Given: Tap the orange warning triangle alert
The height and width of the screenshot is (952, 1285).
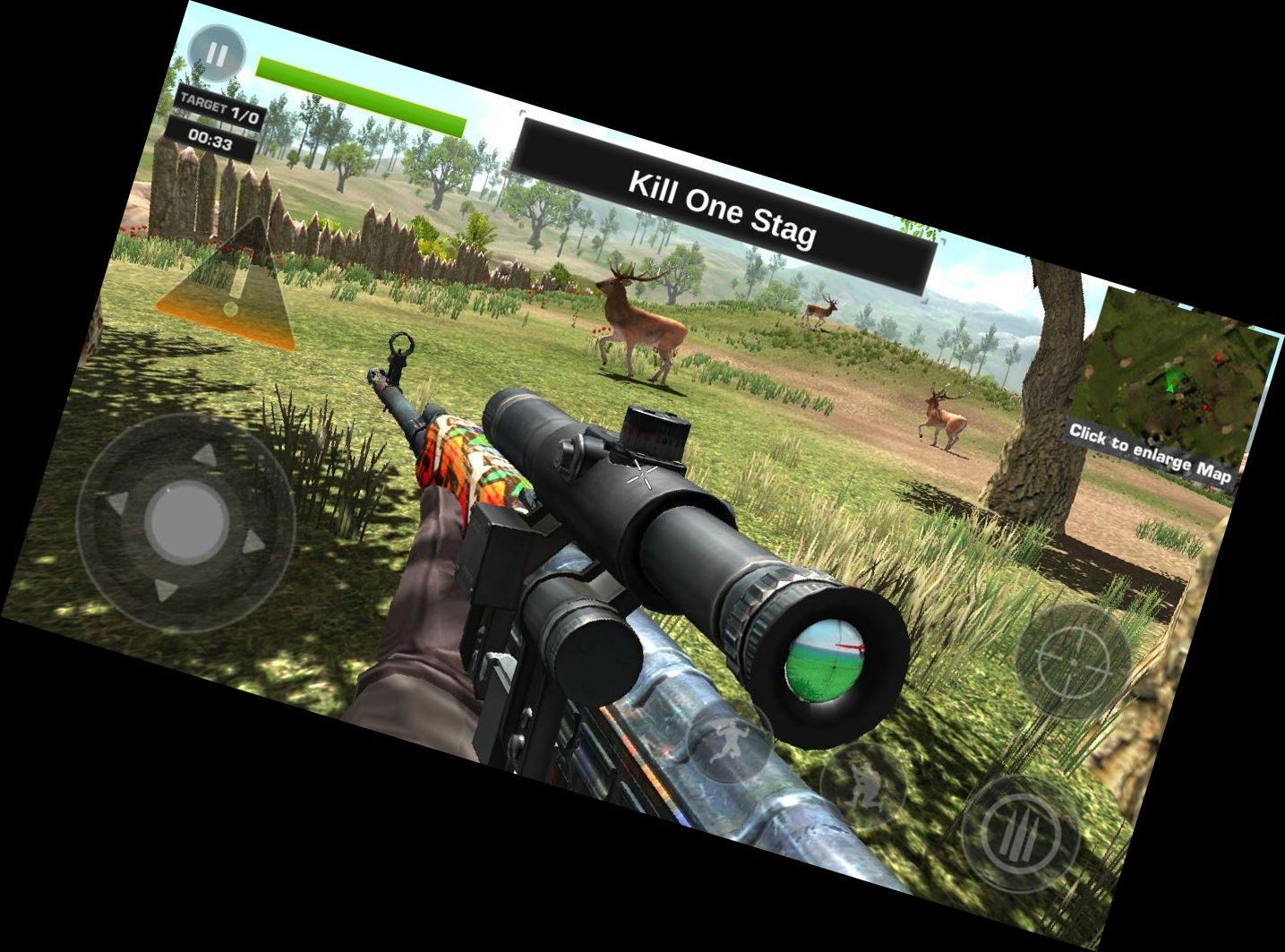Looking at the screenshot, I should (x=237, y=287).
